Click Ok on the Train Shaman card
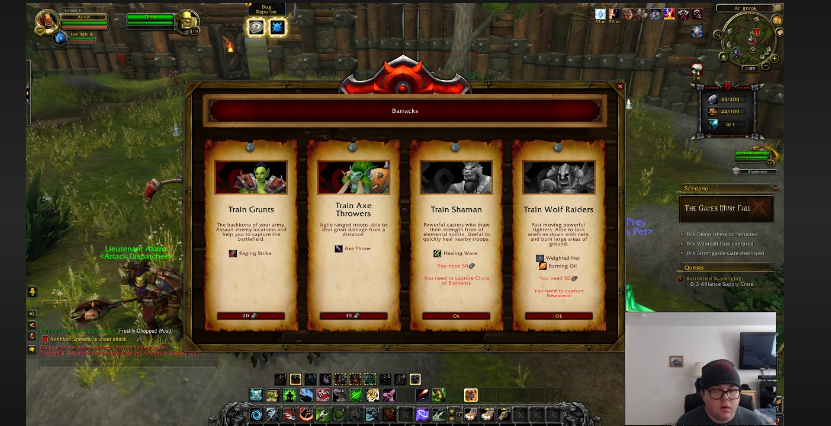 pos(456,316)
